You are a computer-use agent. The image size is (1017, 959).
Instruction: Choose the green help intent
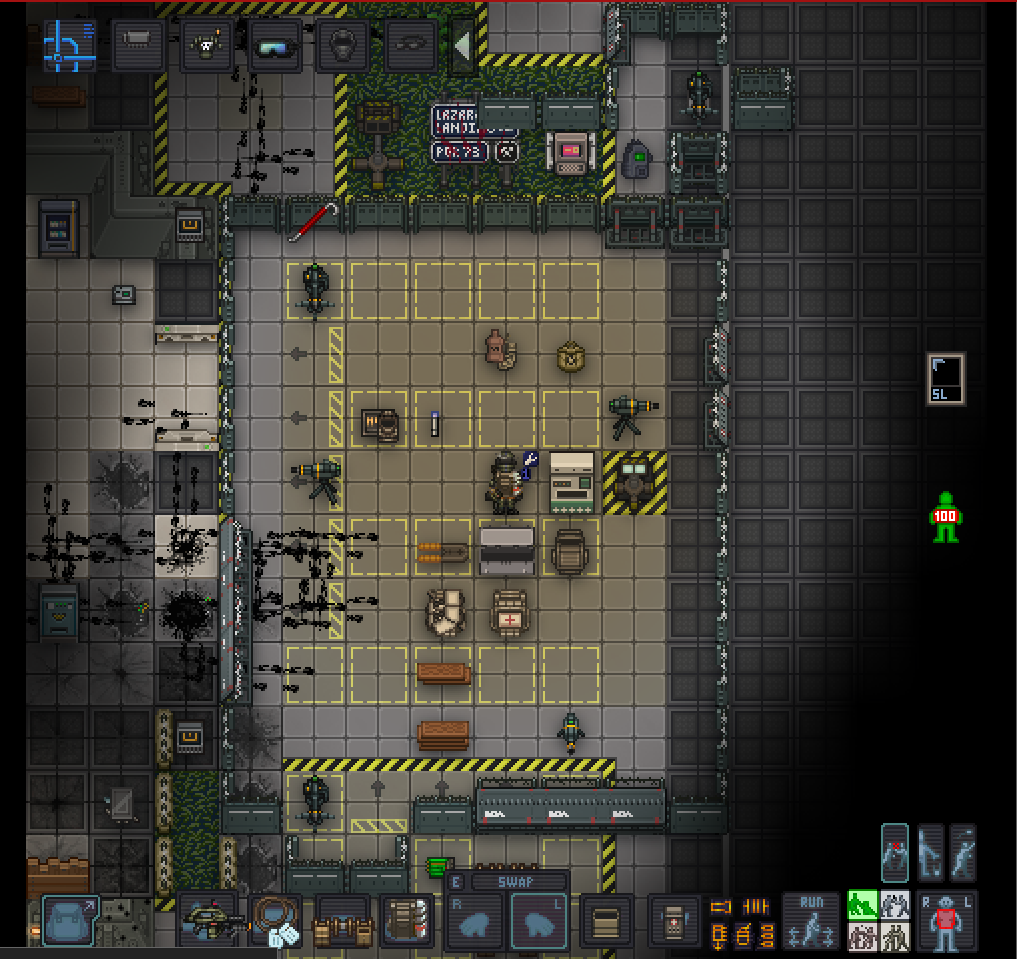[862, 905]
